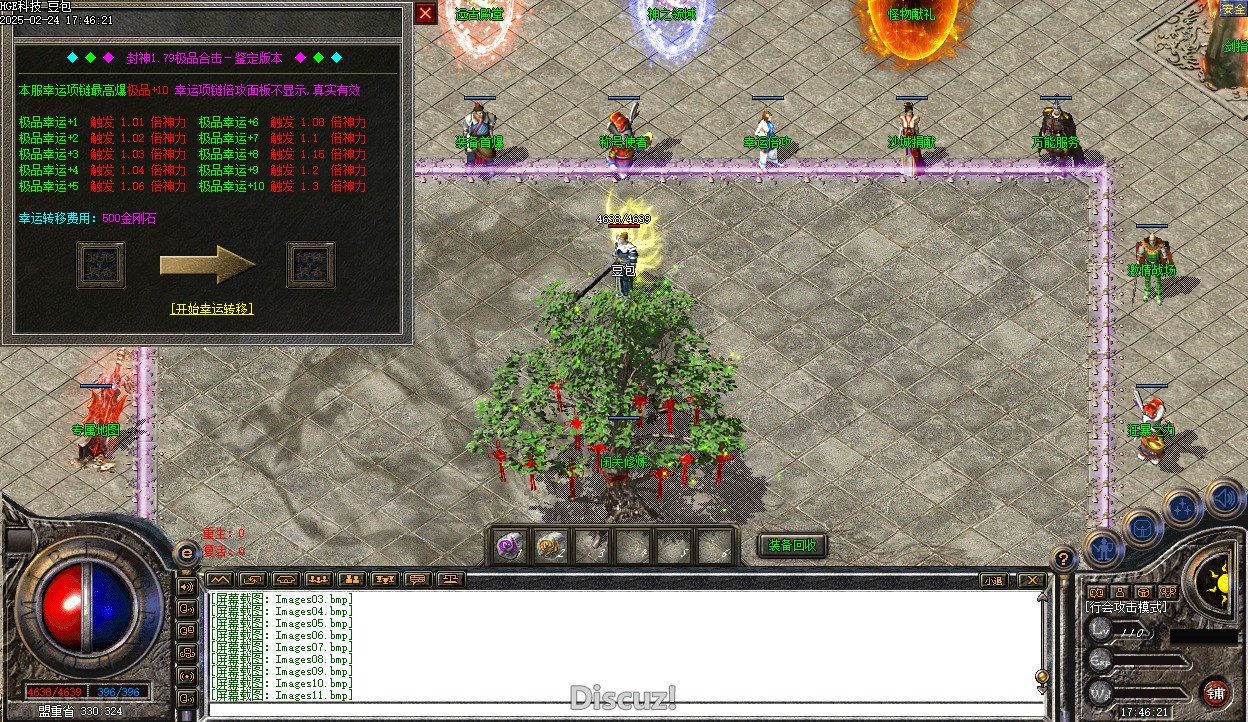Click the round orange e button
1248x722 pixels.
point(186,553)
